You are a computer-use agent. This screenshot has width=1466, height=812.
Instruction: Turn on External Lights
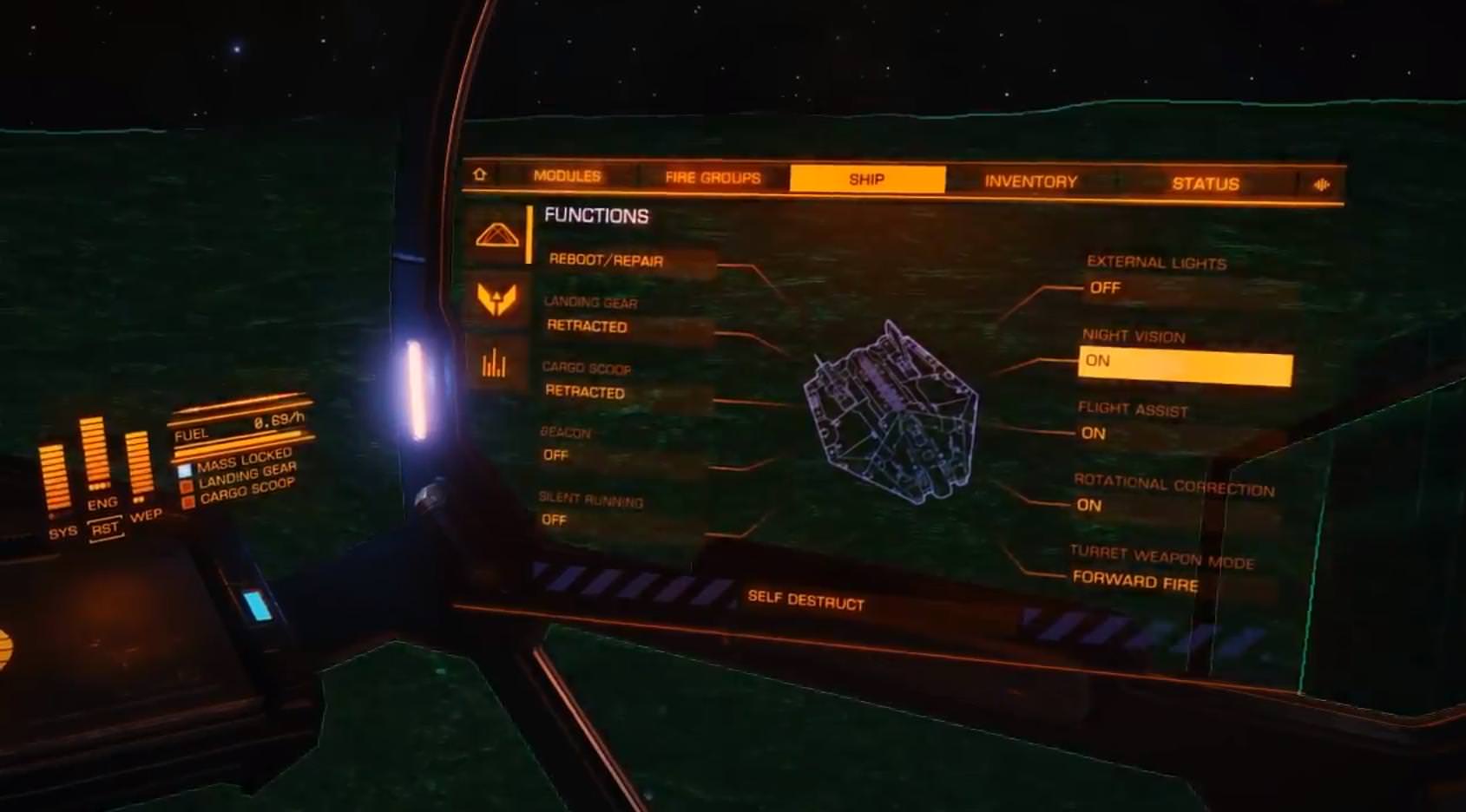1105,288
